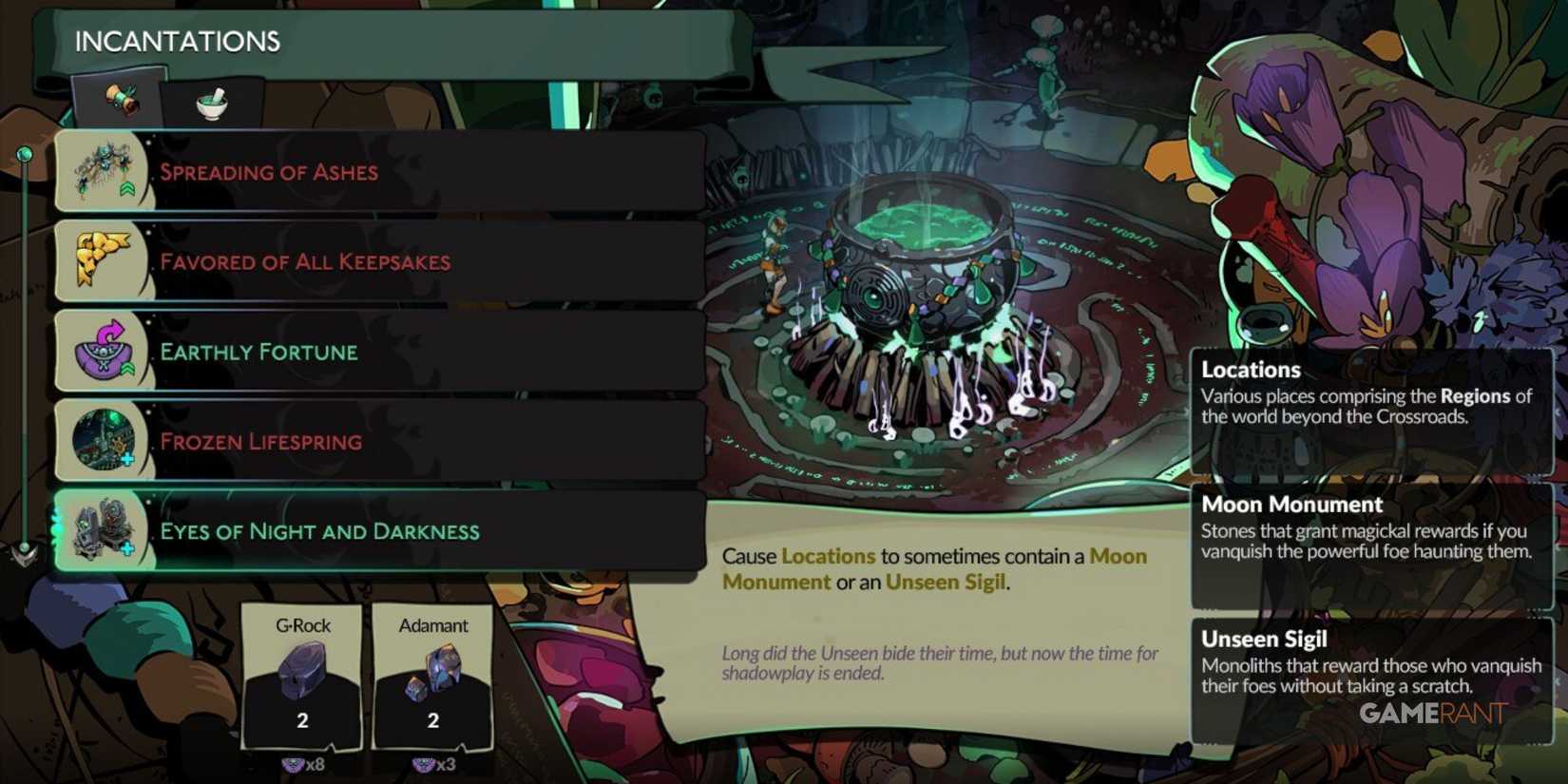Click the G-Rock resource icon
The width and height of the screenshot is (1568, 784).
pyautogui.click(x=304, y=670)
